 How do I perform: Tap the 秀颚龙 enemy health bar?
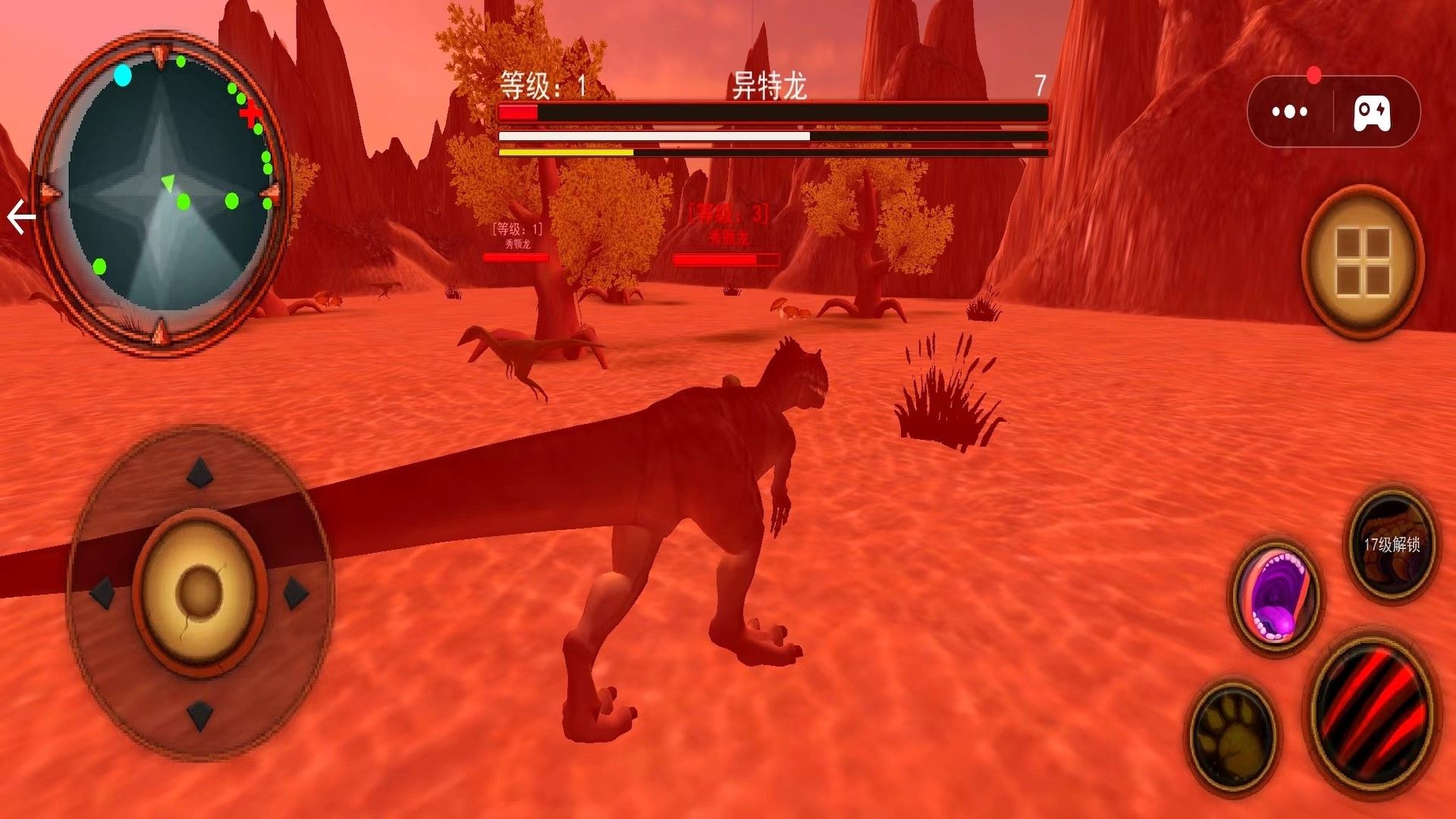(516, 258)
